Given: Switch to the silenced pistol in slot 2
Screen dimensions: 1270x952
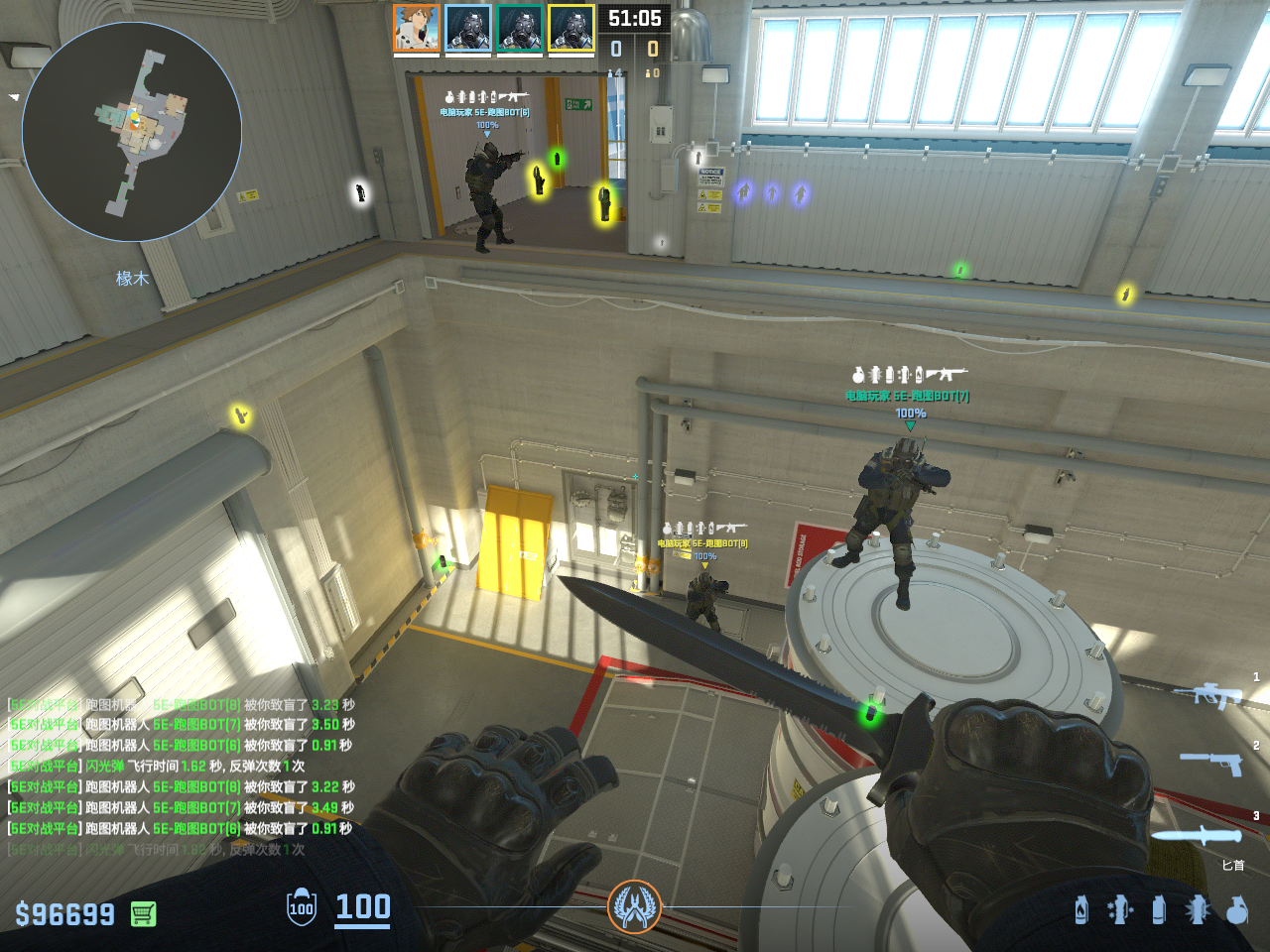Looking at the screenshot, I should pyautogui.click(x=1211, y=763).
